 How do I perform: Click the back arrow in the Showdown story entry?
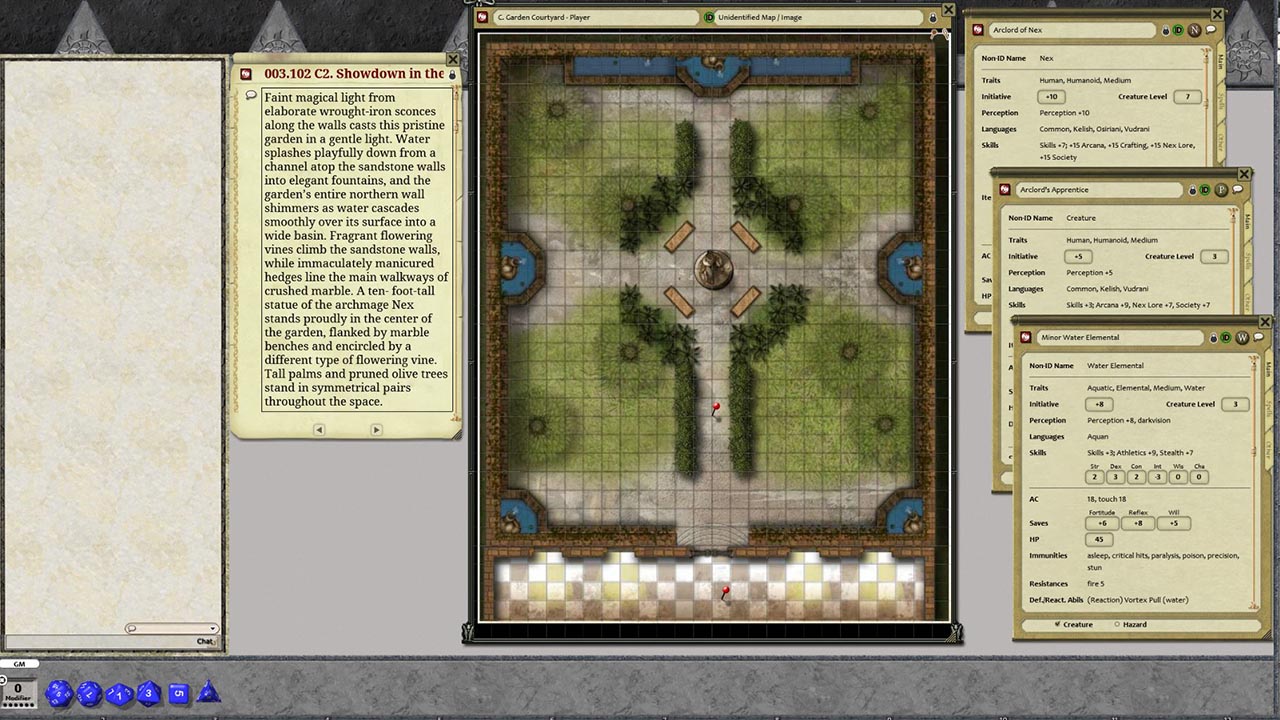click(x=318, y=429)
